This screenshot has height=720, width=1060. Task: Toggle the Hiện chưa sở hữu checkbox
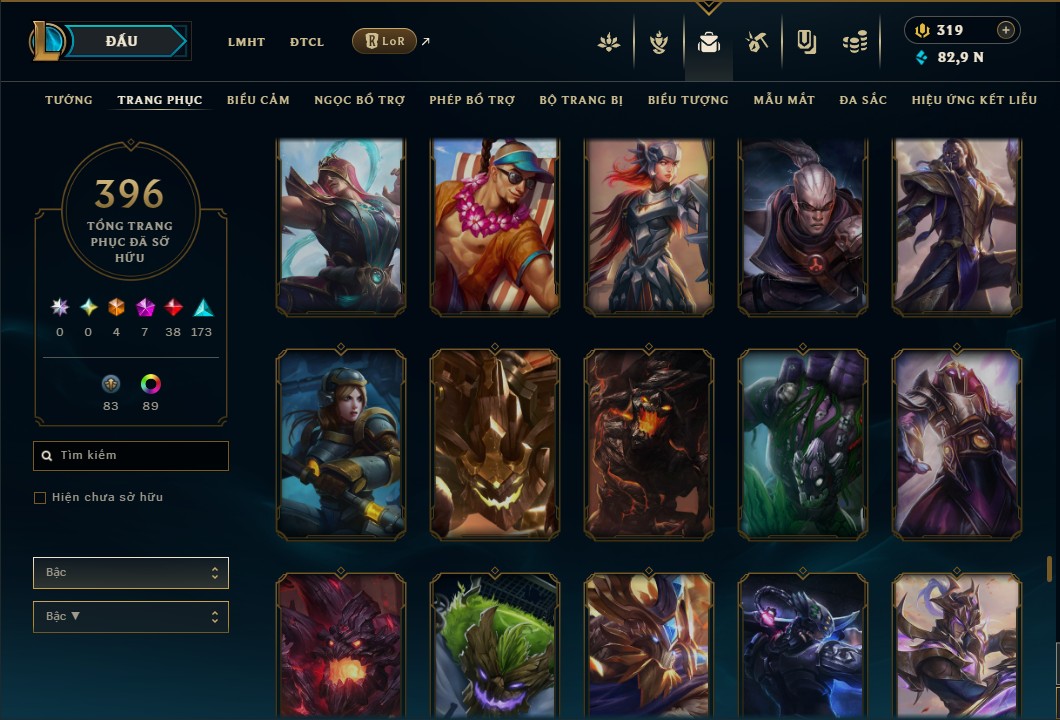tap(40, 498)
